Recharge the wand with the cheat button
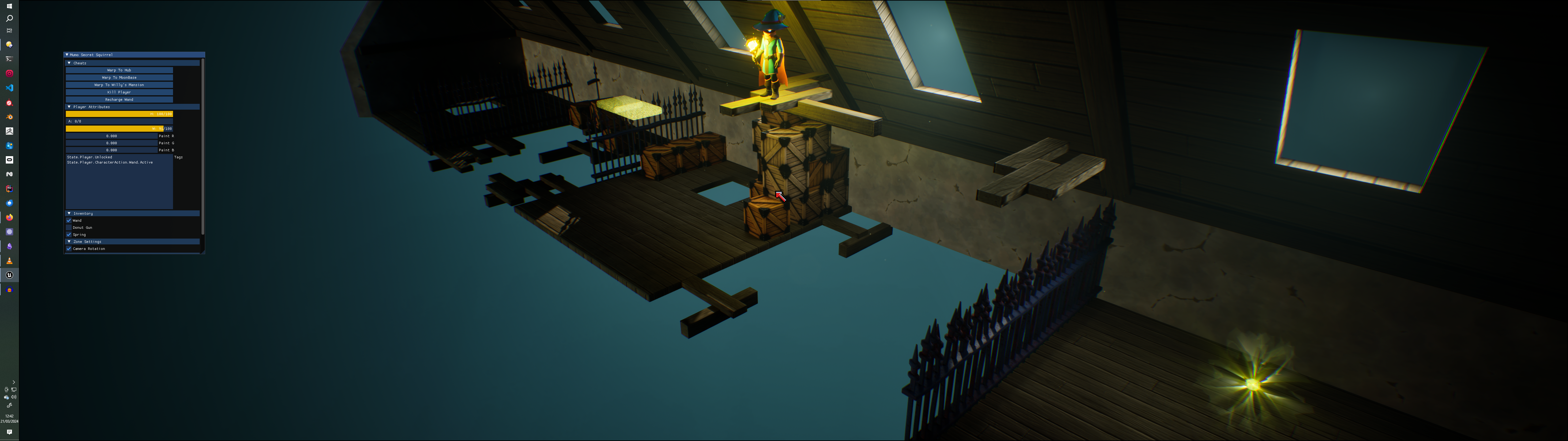Image resolution: width=1568 pixels, height=441 pixels. click(x=119, y=99)
